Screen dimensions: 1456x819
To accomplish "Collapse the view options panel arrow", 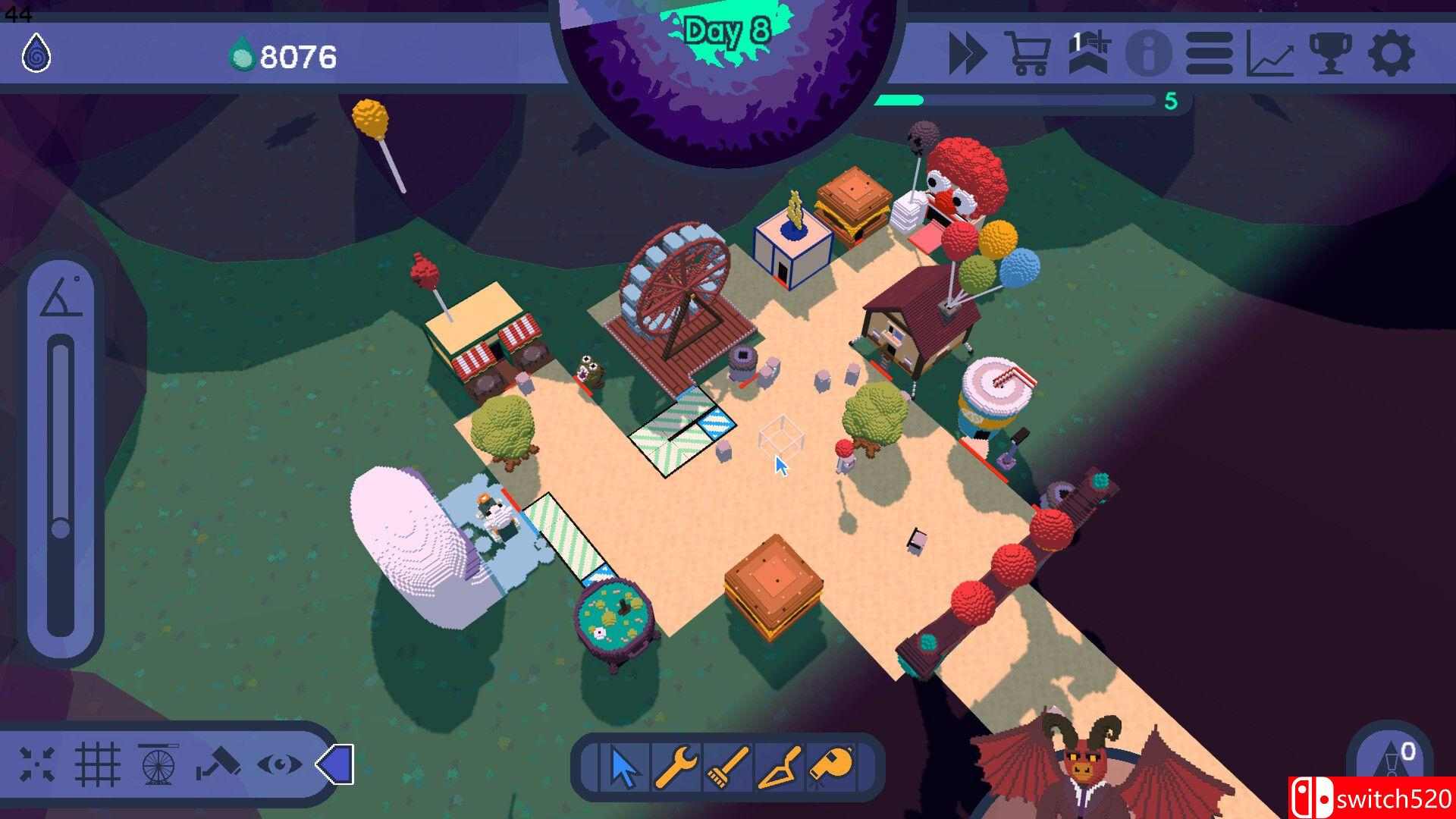I will (x=334, y=764).
